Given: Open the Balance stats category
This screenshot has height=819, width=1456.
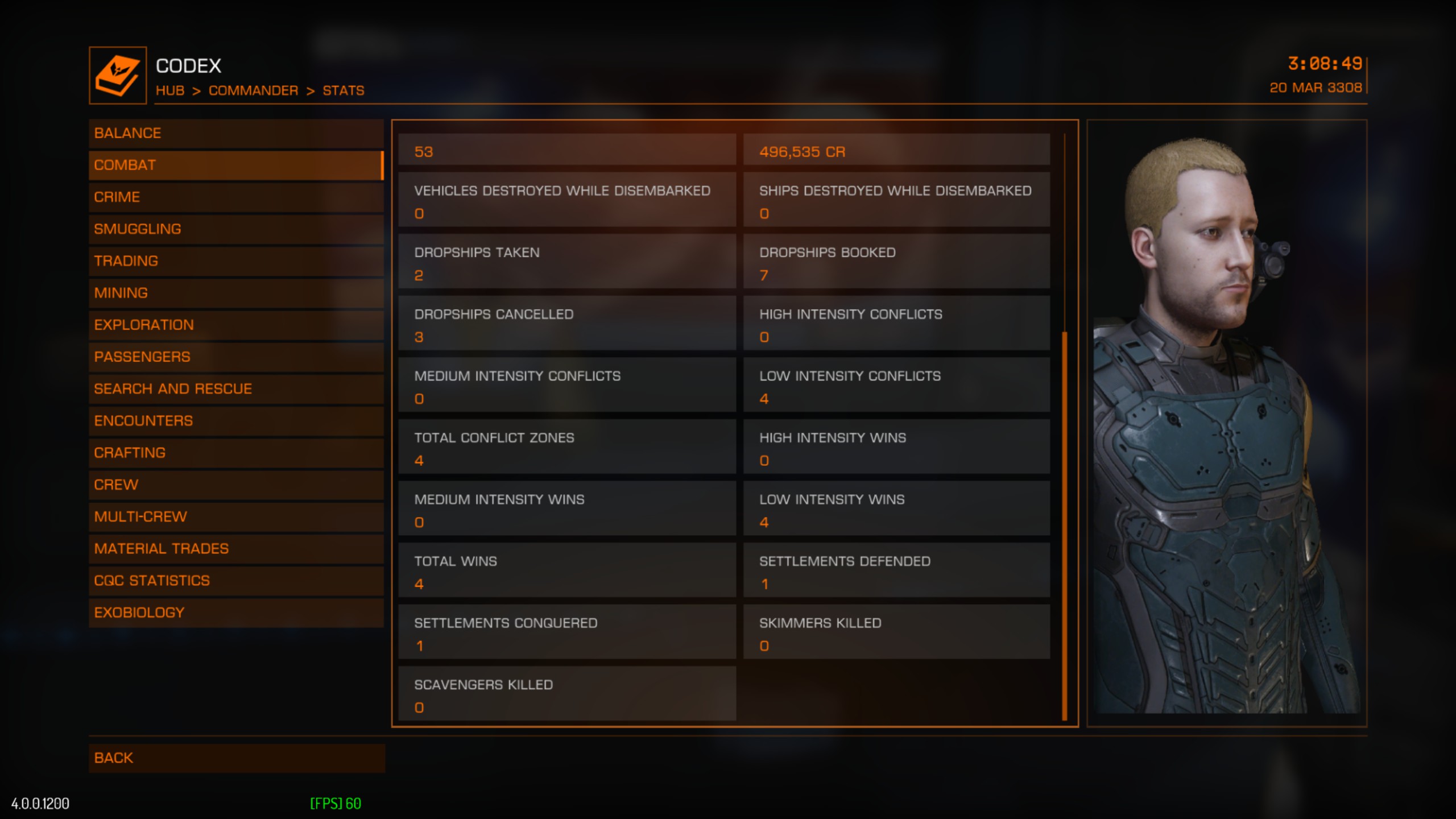Looking at the screenshot, I should [235, 133].
